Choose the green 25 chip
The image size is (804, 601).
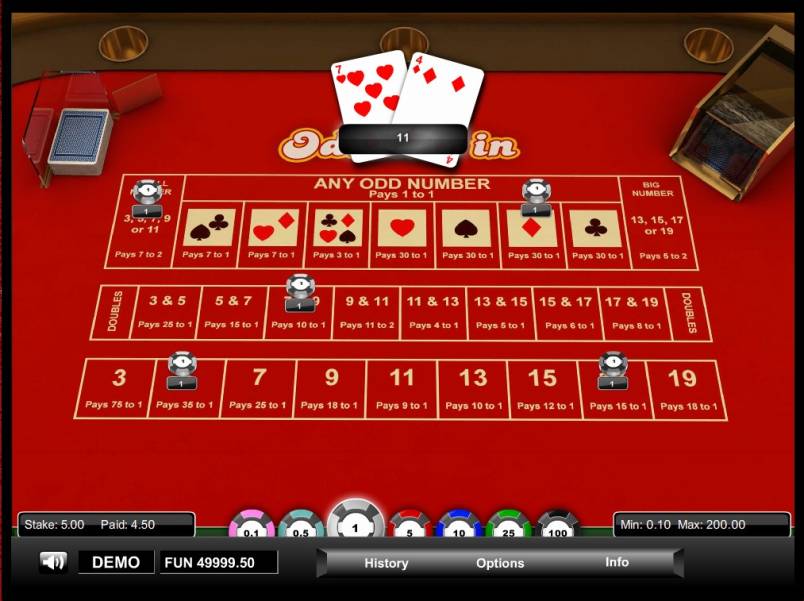pyautogui.click(x=508, y=527)
